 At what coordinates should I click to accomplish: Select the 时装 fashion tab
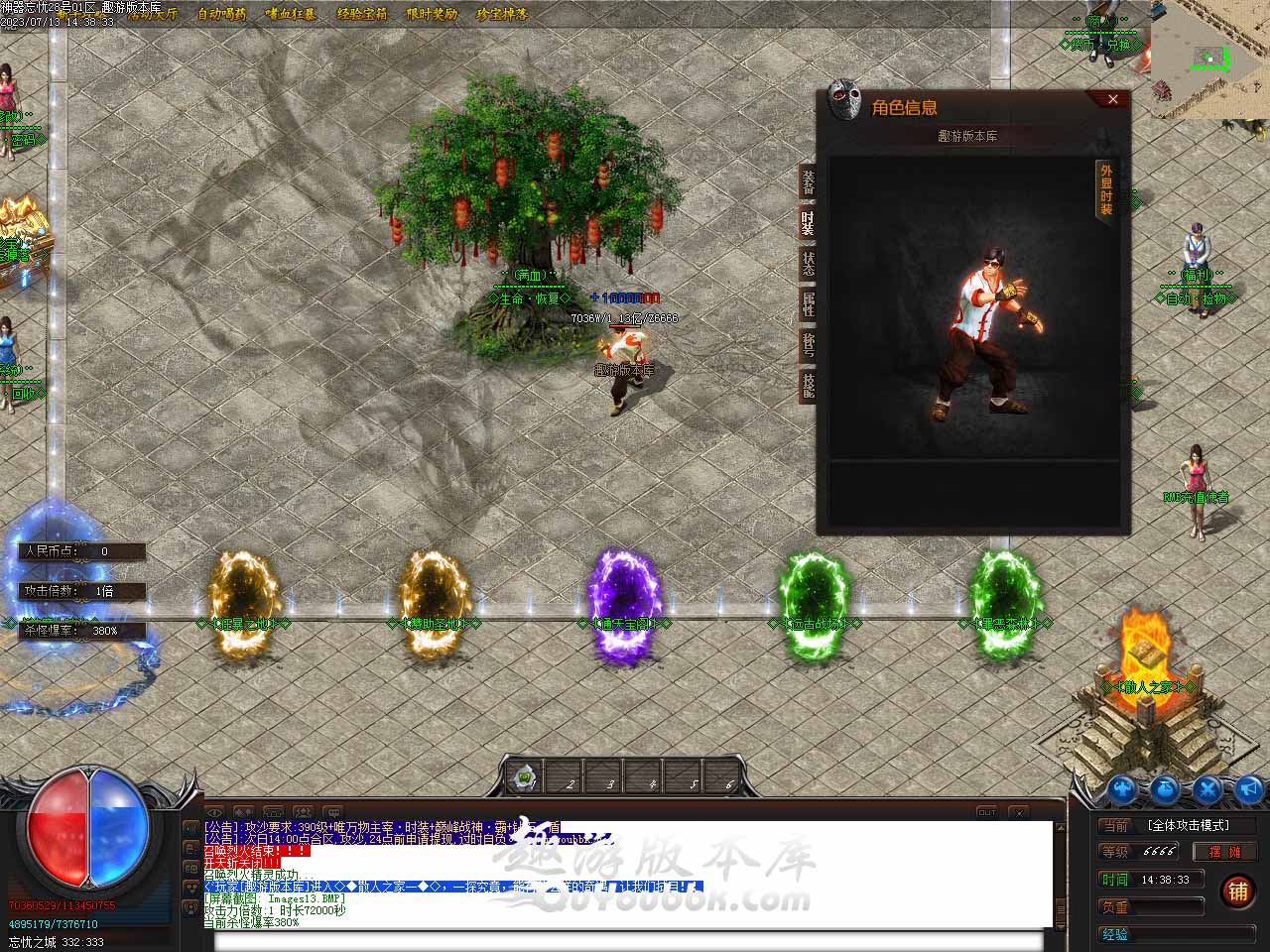click(809, 223)
